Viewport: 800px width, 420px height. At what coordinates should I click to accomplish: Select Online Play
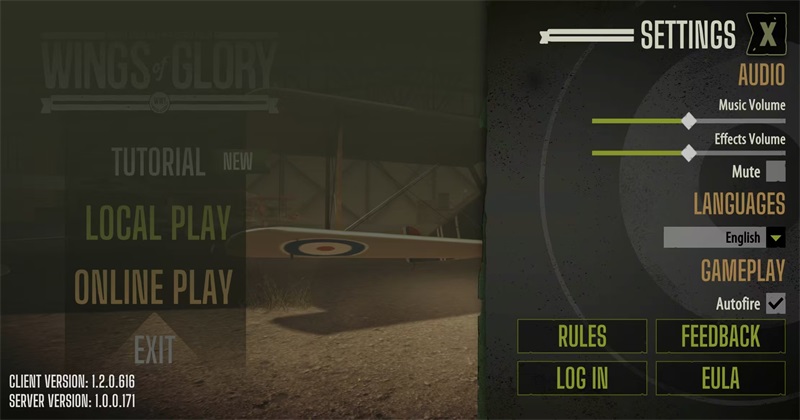153,287
